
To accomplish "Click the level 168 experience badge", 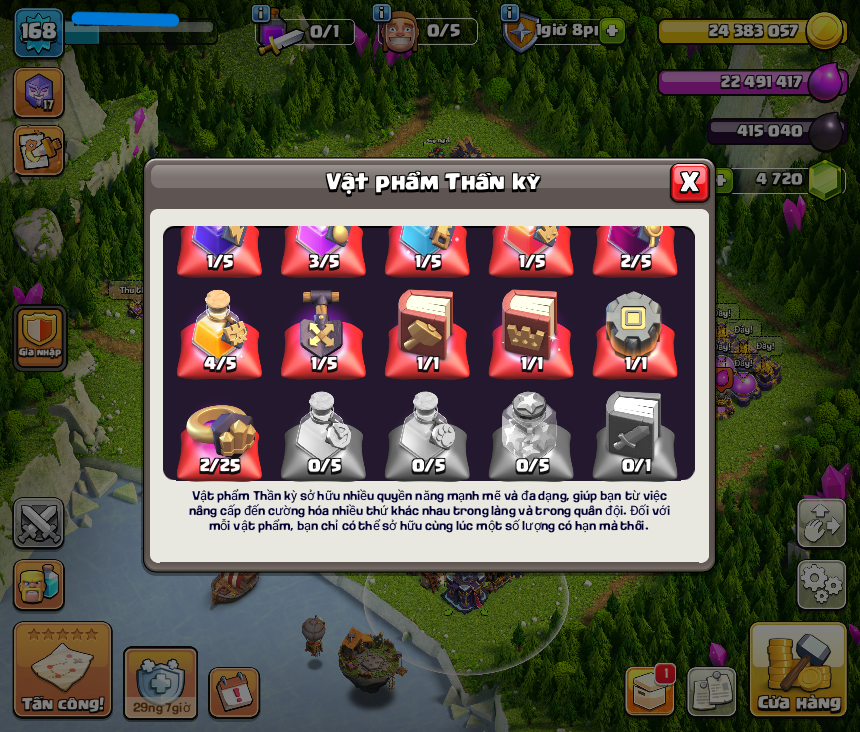I will pyautogui.click(x=38, y=32).
